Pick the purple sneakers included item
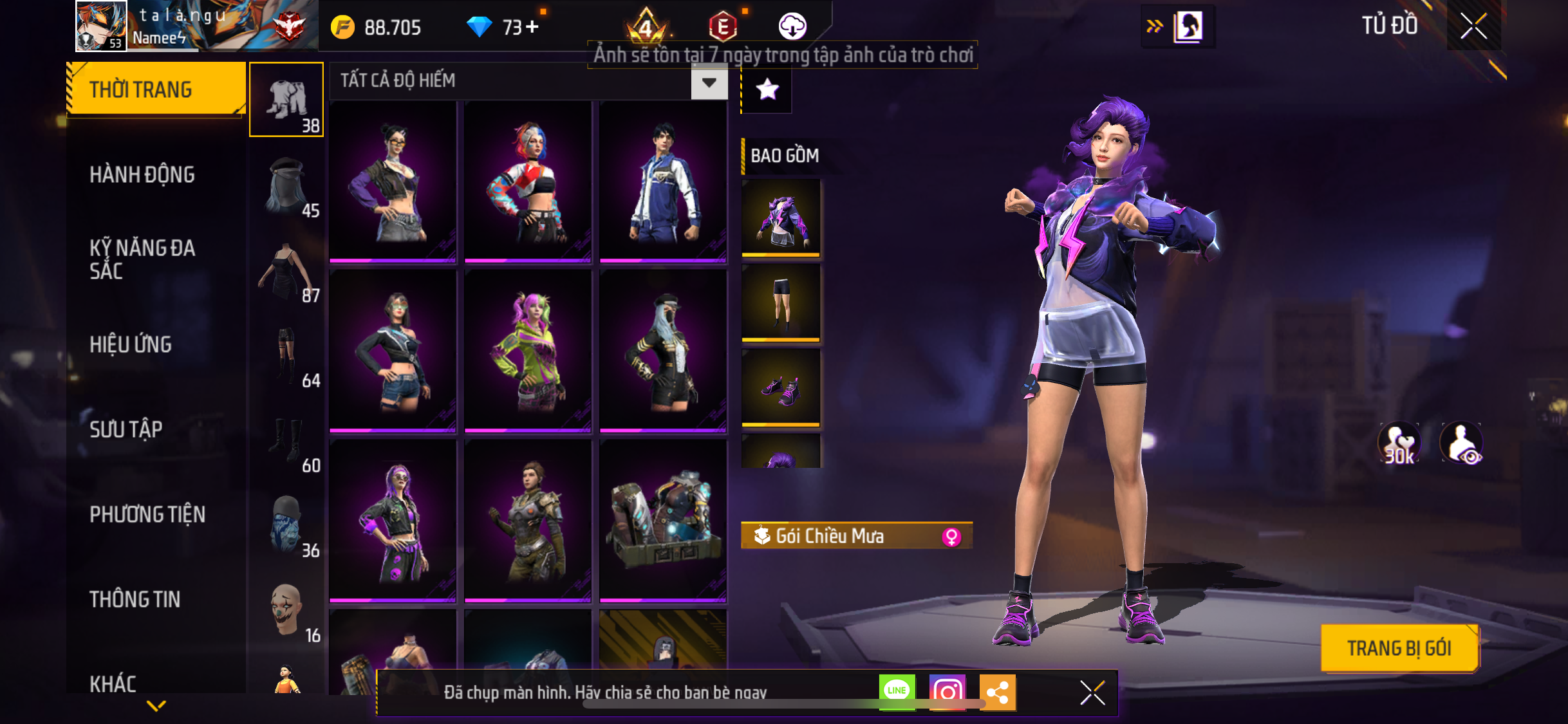Image resolution: width=1568 pixels, height=724 pixels. coord(781,388)
